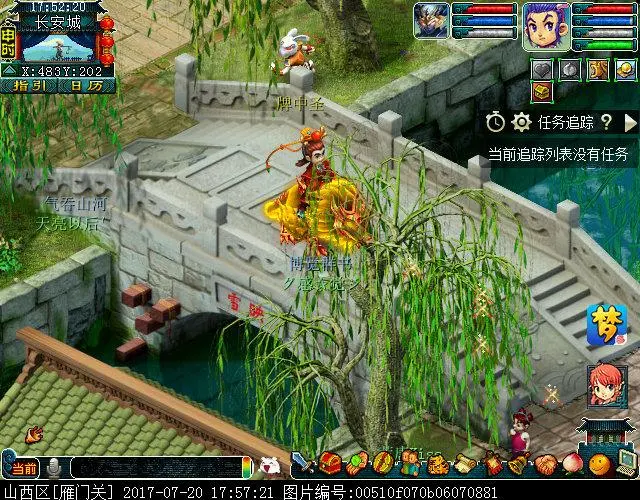The image size is (640, 500).
Task: Click the quest tracker stopwatch icon
Action: (496, 122)
